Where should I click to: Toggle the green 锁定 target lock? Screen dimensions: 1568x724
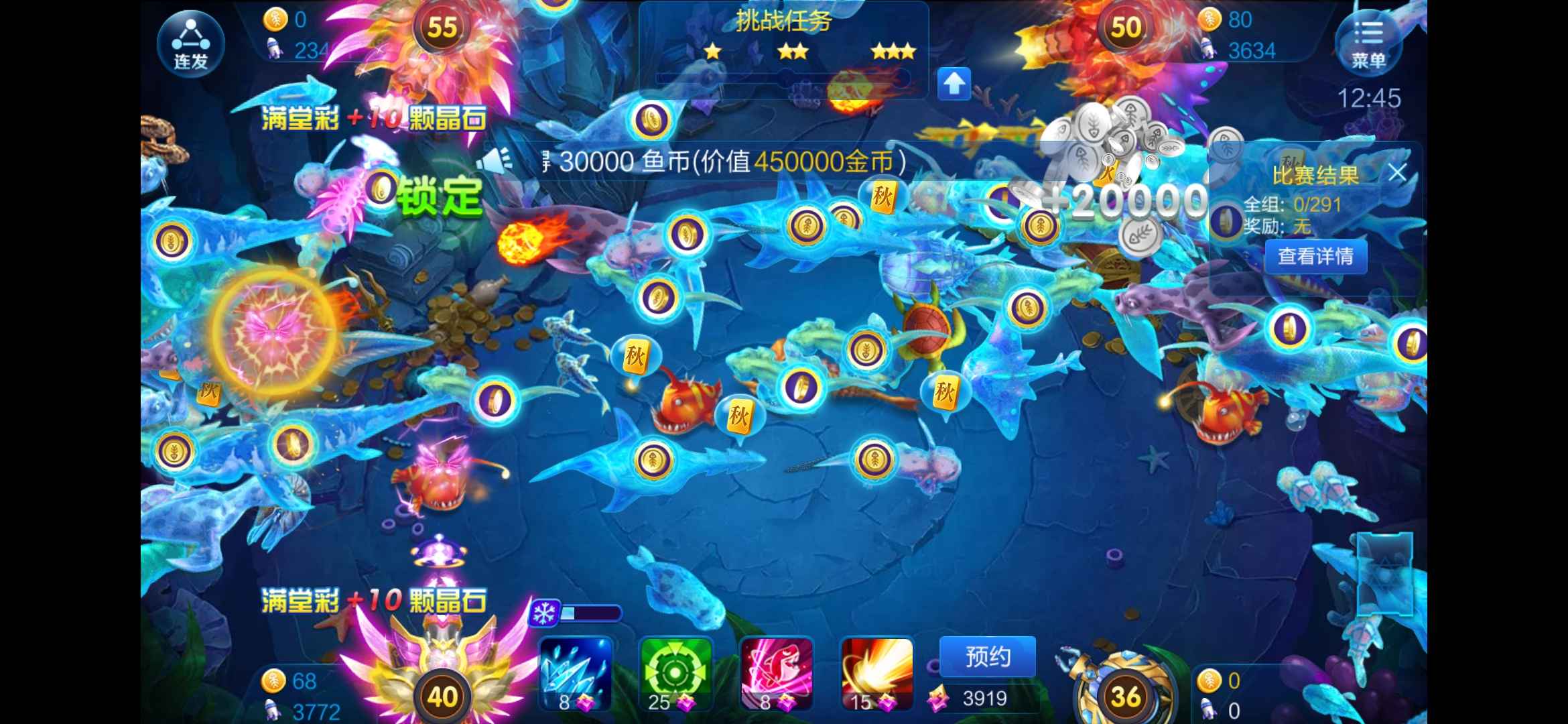[x=439, y=194]
